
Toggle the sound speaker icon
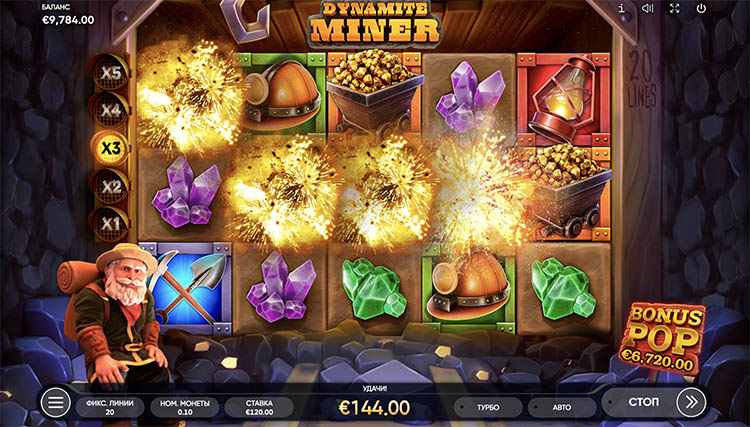pyautogui.click(x=647, y=9)
